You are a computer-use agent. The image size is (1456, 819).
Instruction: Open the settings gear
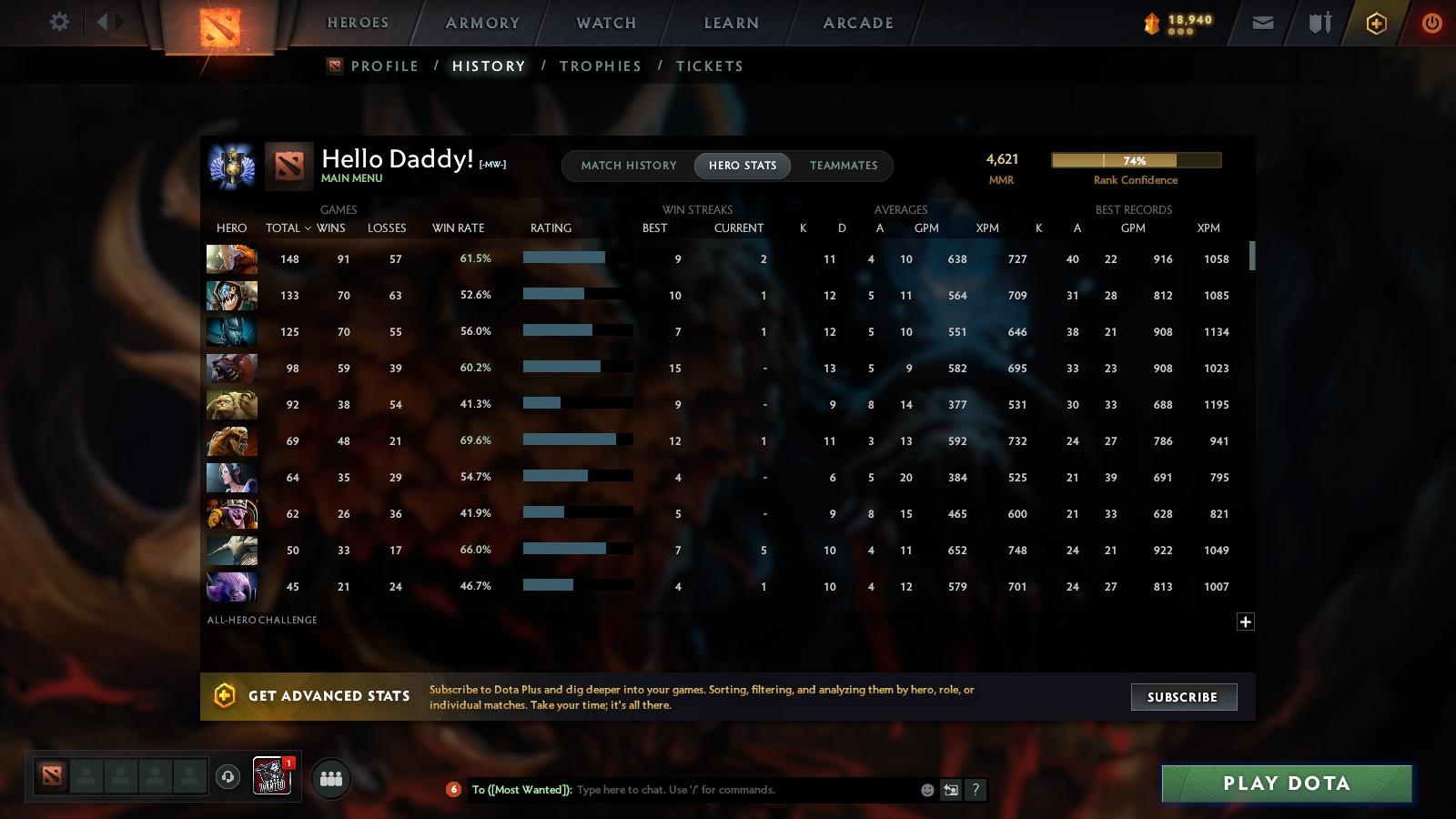58,22
